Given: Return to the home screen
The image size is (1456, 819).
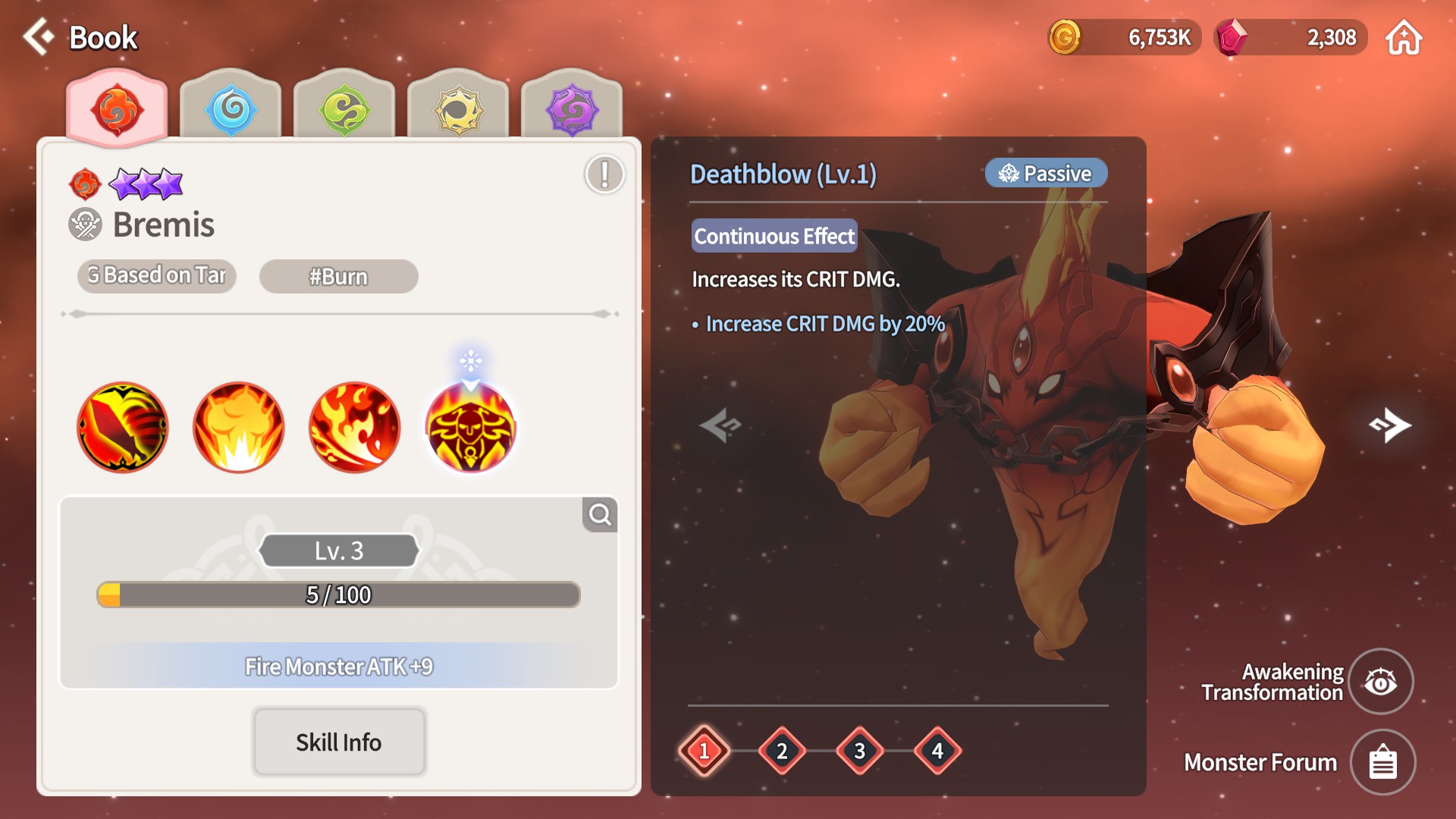Looking at the screenshot, I should point(1404,38).
